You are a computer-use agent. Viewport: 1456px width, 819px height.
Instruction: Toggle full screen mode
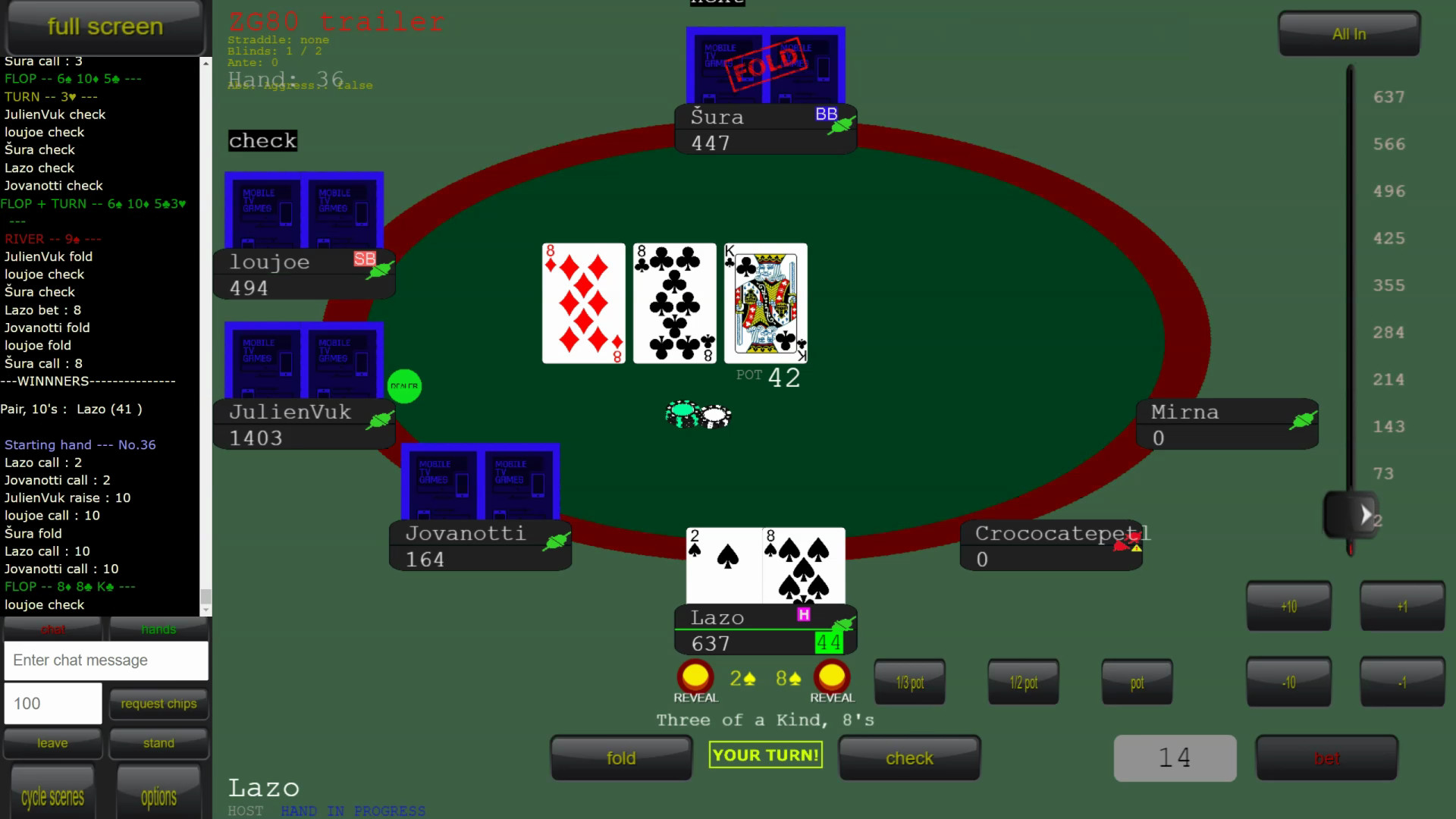(x=105, y=27)
